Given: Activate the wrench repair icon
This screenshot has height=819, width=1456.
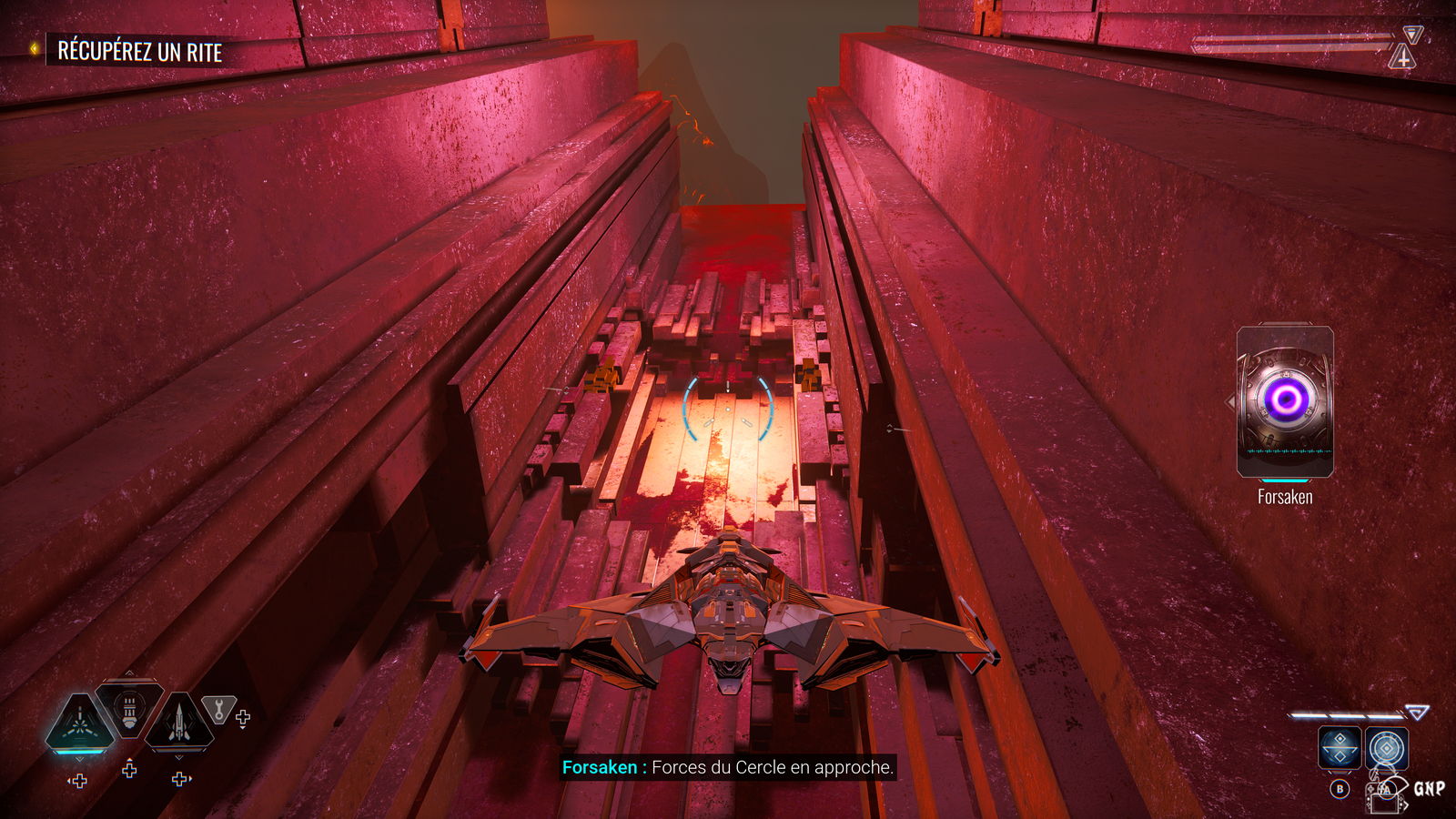Looking at the screenshot, I should click(218, 708).
